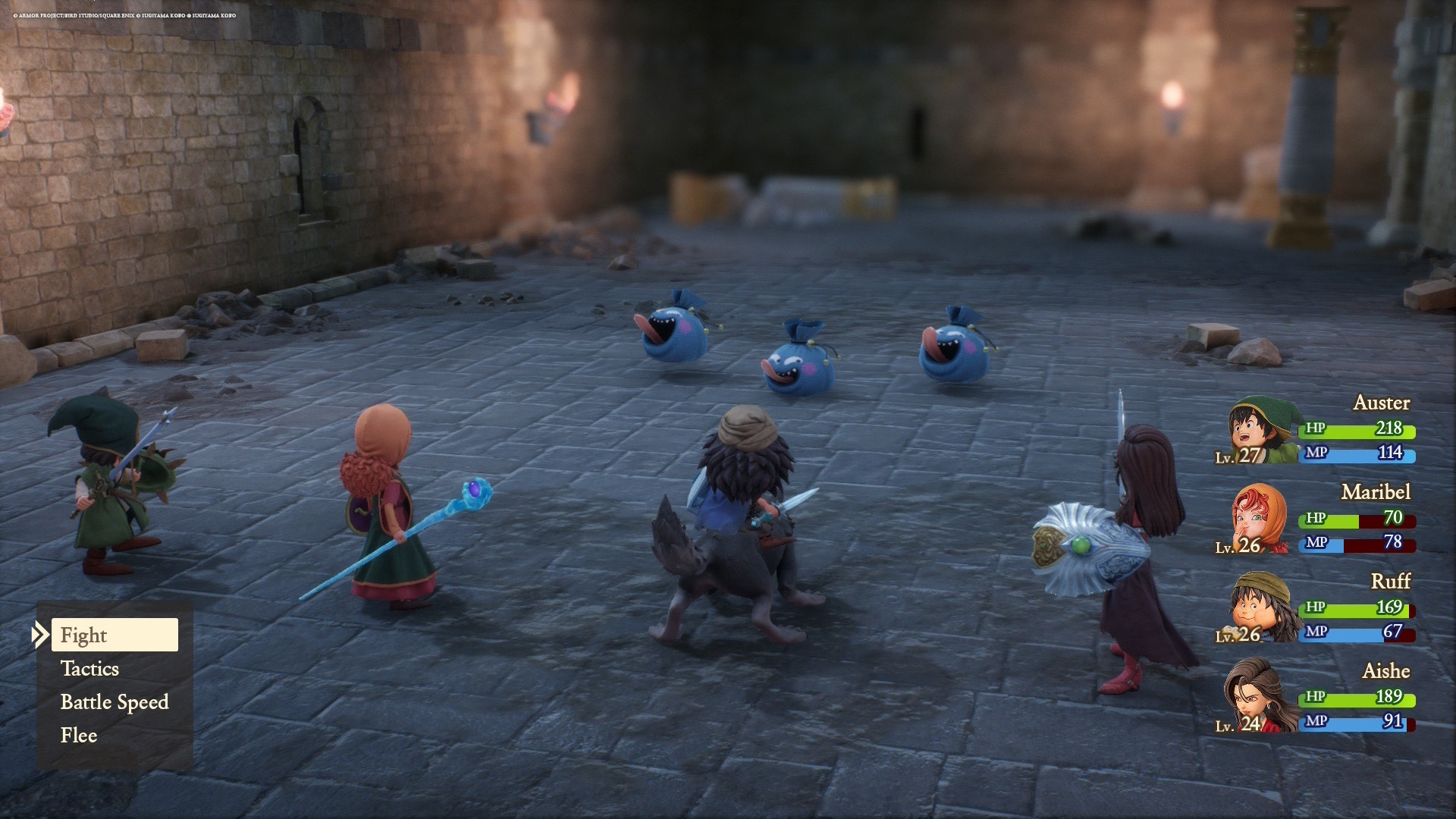Pick Flee to escape the battle
This screenshot has height=819, width=1456.
click(x=79, y=736)
